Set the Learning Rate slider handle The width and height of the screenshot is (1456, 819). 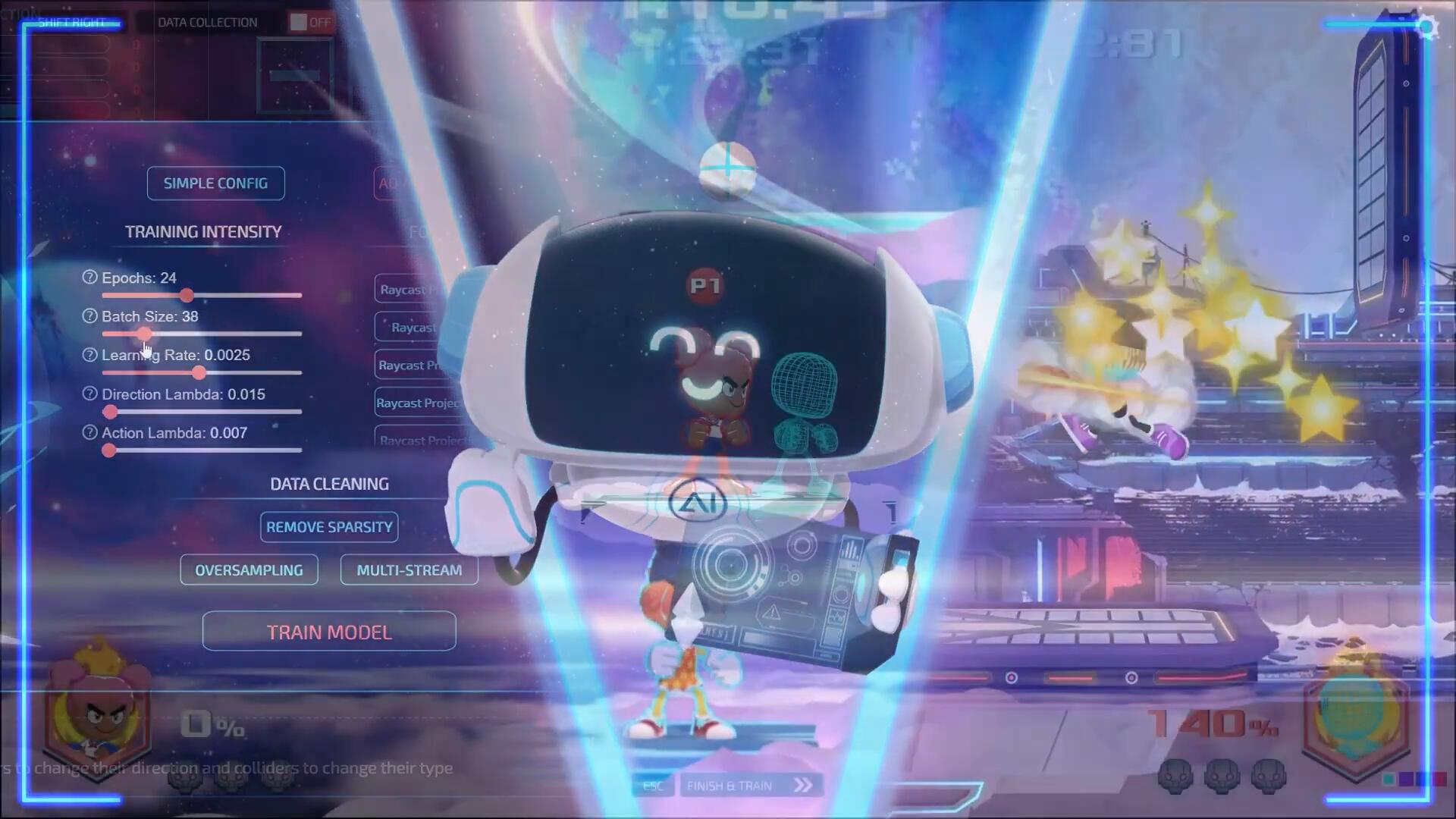coord(199,372)
